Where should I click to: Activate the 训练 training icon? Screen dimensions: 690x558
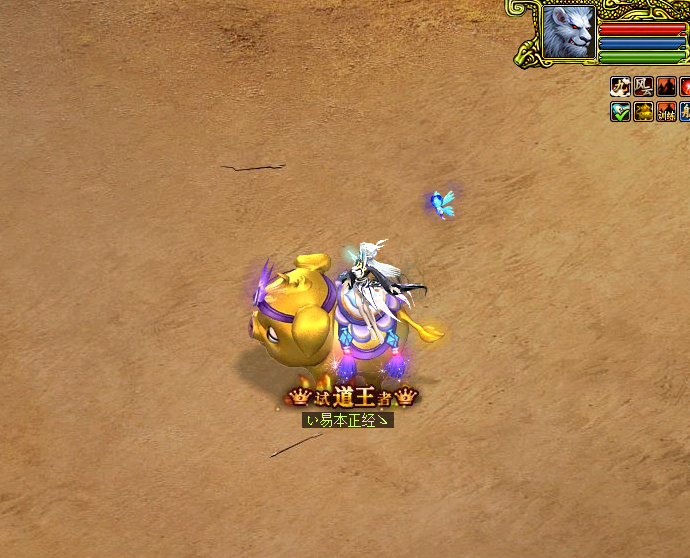pos(667,111)
